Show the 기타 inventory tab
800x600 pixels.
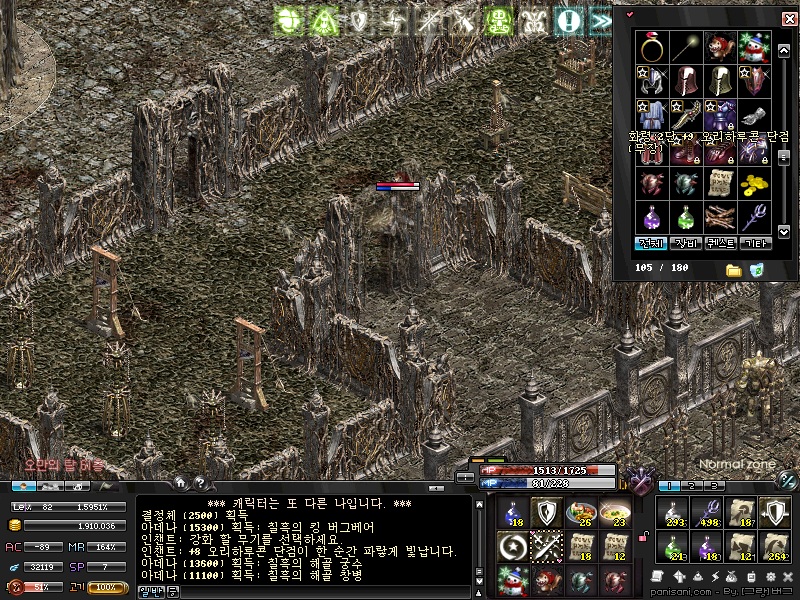click(x=753, y=243)
